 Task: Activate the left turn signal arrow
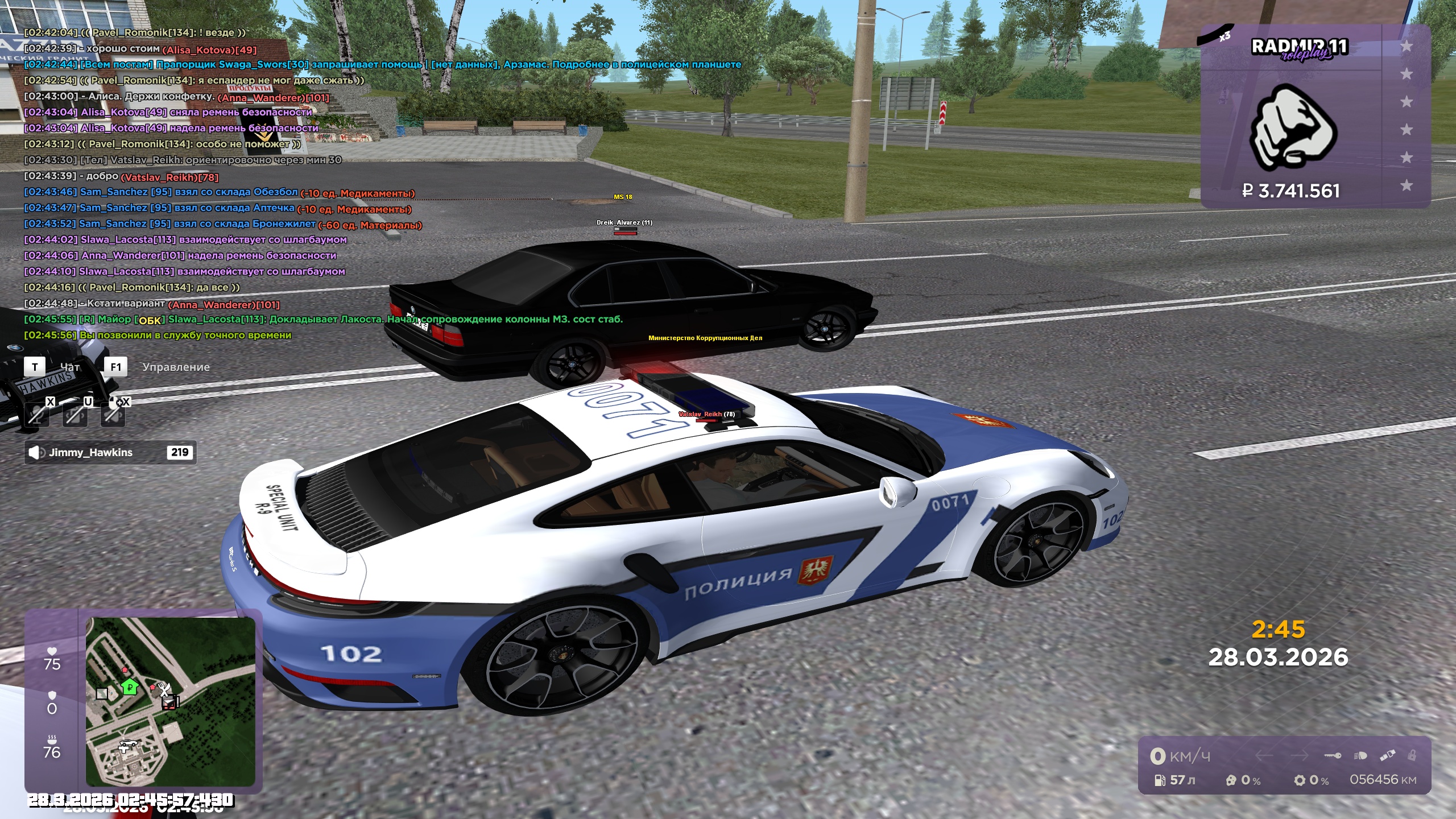(x=1264, y=756)
